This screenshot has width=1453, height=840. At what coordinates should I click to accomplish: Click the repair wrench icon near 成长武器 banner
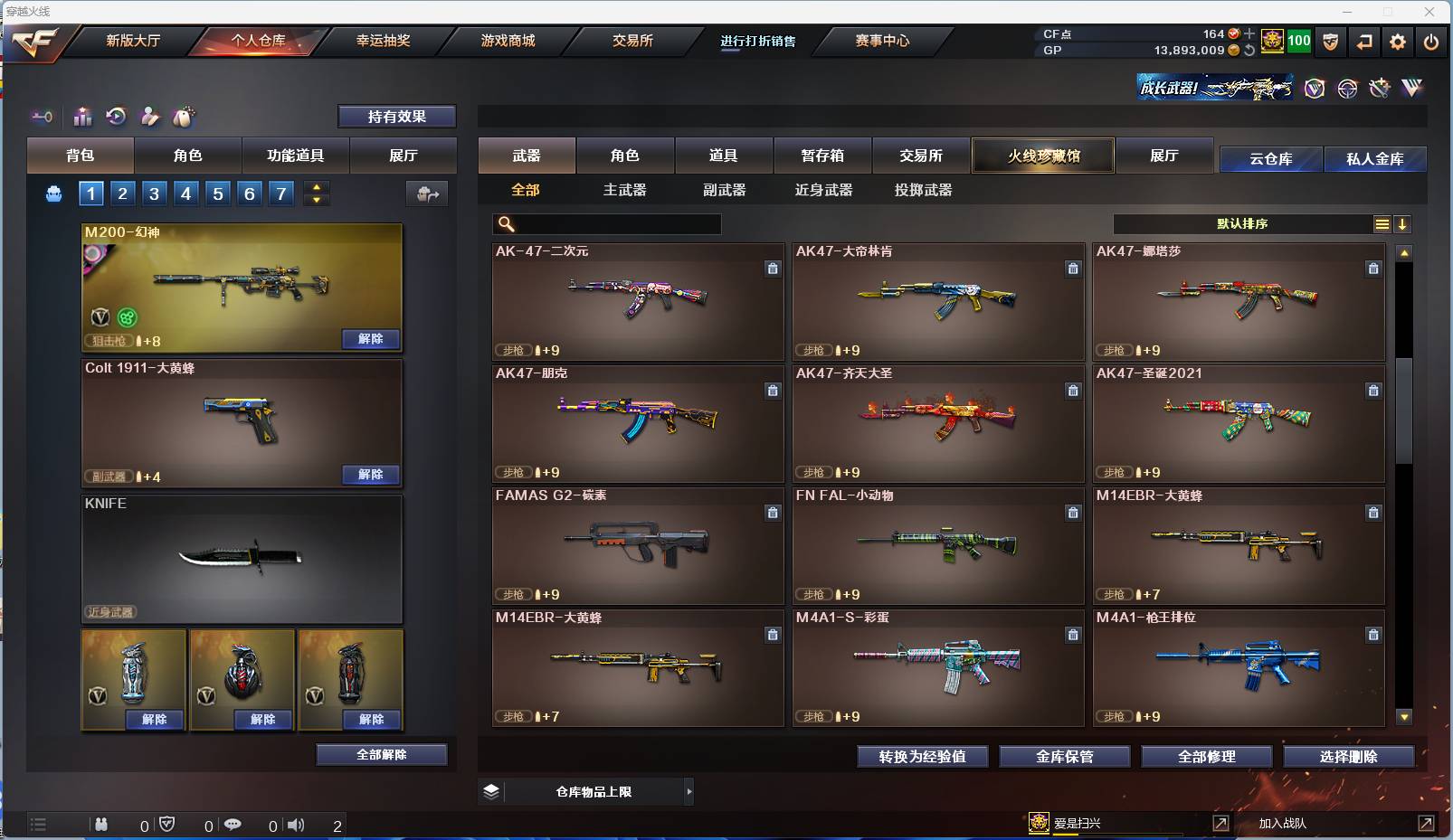click(x=1379, y=88)
